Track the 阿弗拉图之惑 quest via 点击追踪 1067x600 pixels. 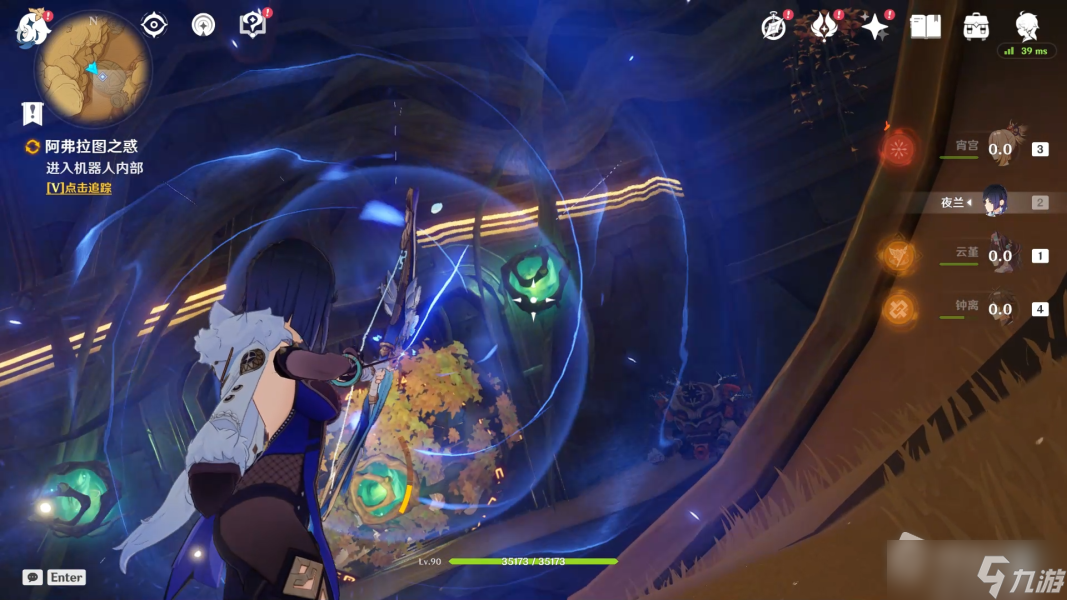coord(79,188)
